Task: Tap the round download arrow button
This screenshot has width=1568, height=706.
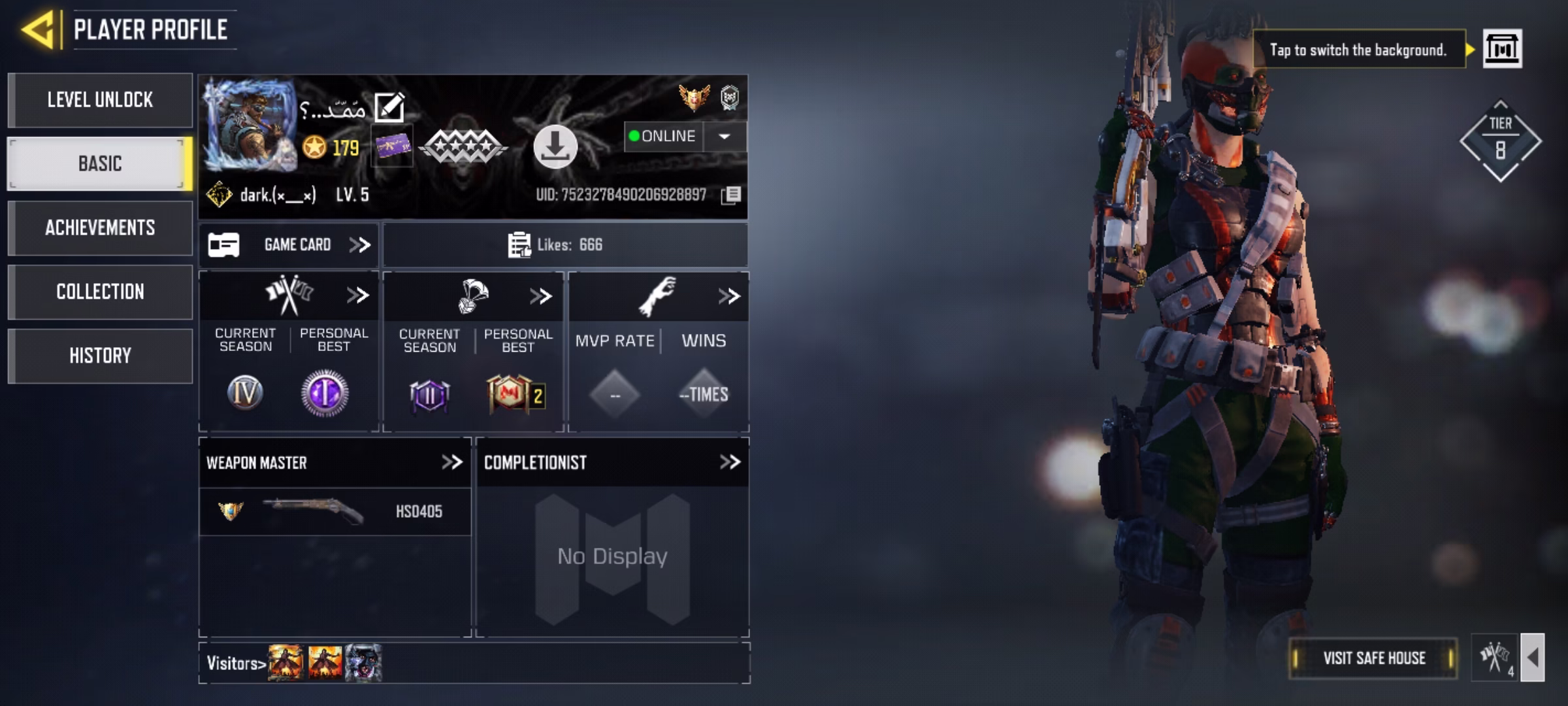Action: [555, 146]
